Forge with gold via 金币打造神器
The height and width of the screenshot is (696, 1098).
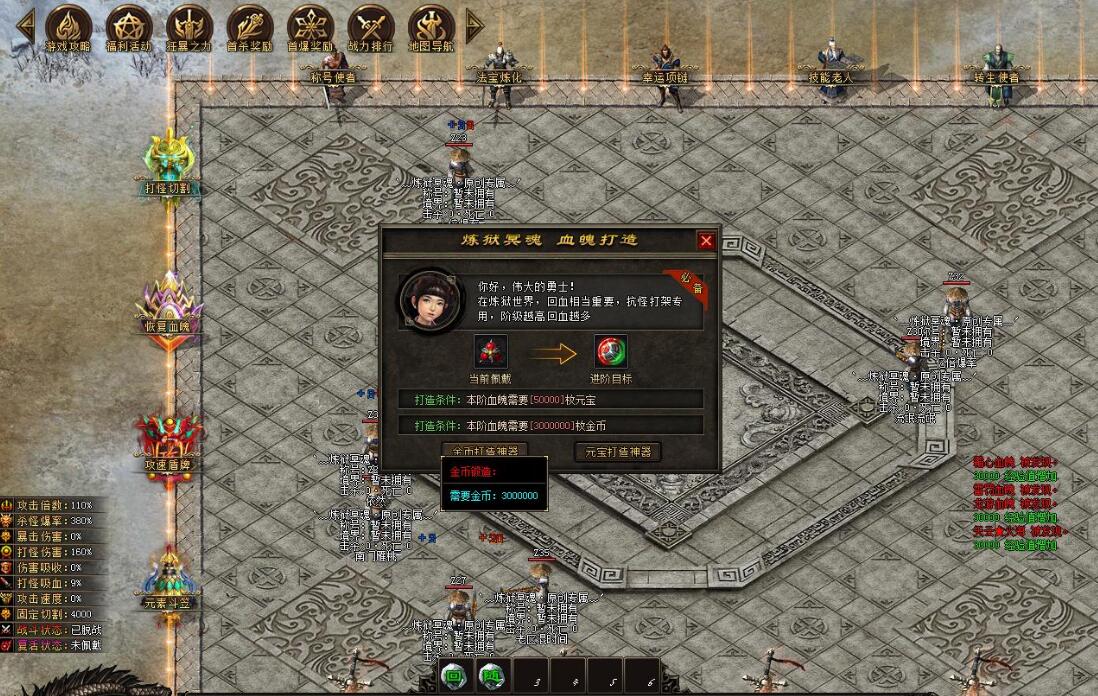(485, 451)
